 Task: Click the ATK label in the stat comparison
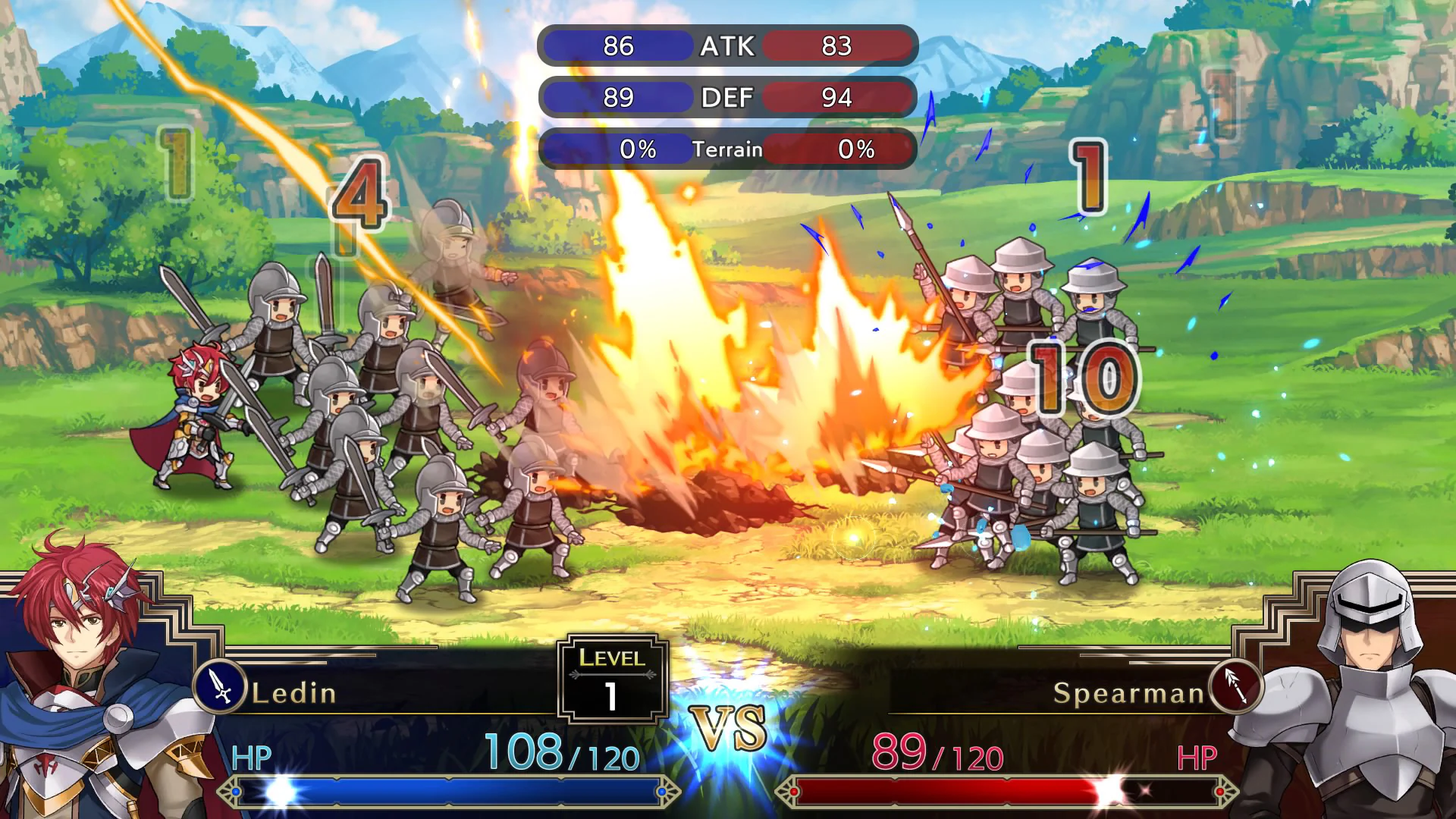click(726, 47)
